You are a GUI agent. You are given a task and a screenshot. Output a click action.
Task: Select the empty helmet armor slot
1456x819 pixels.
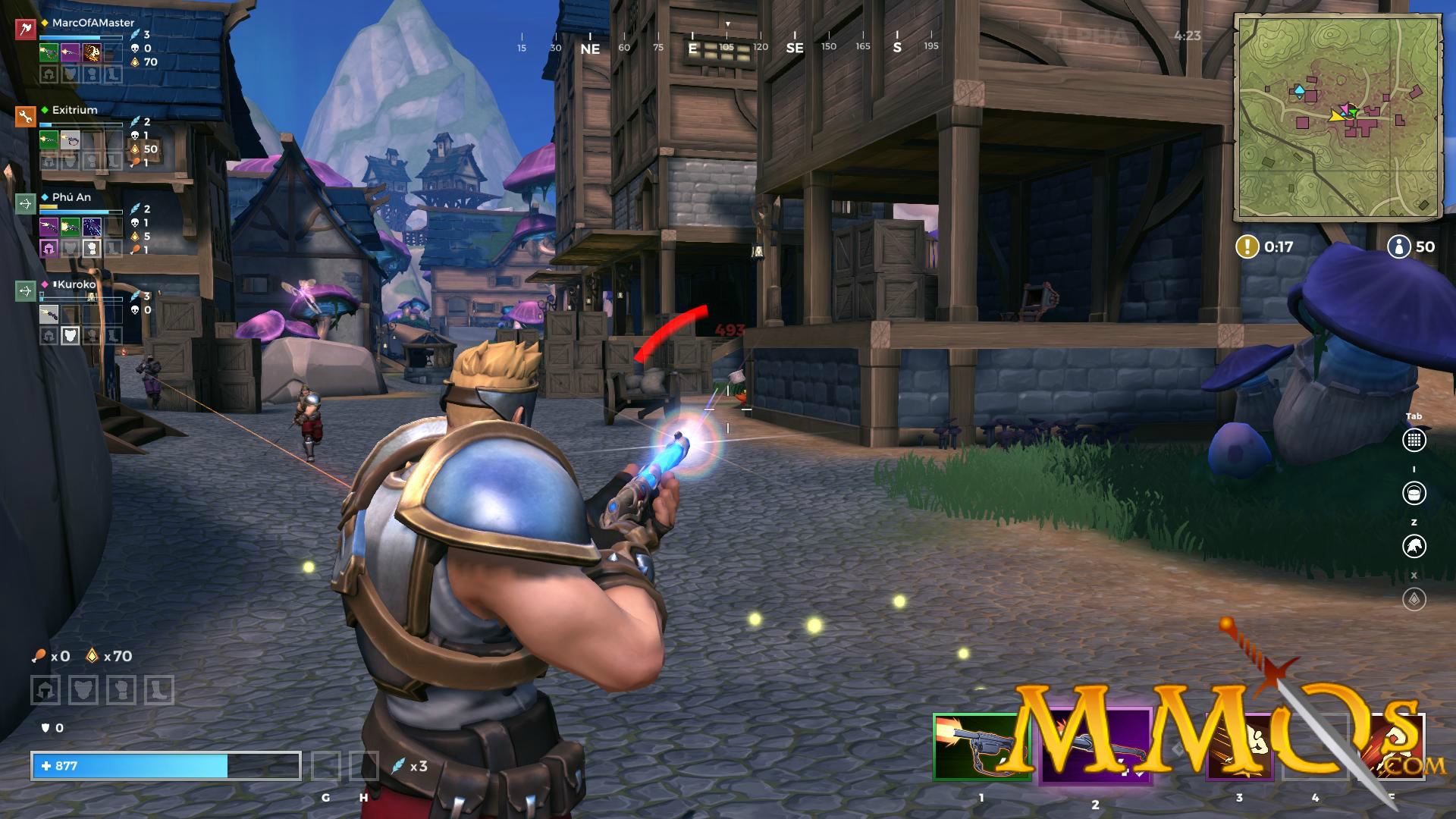click(45, 691)
